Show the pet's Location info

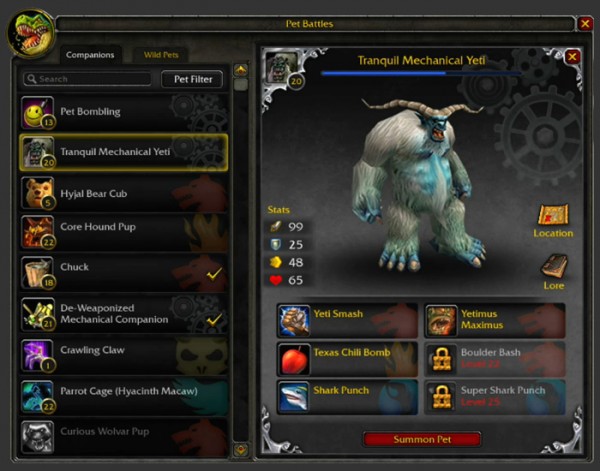point(553,219)
